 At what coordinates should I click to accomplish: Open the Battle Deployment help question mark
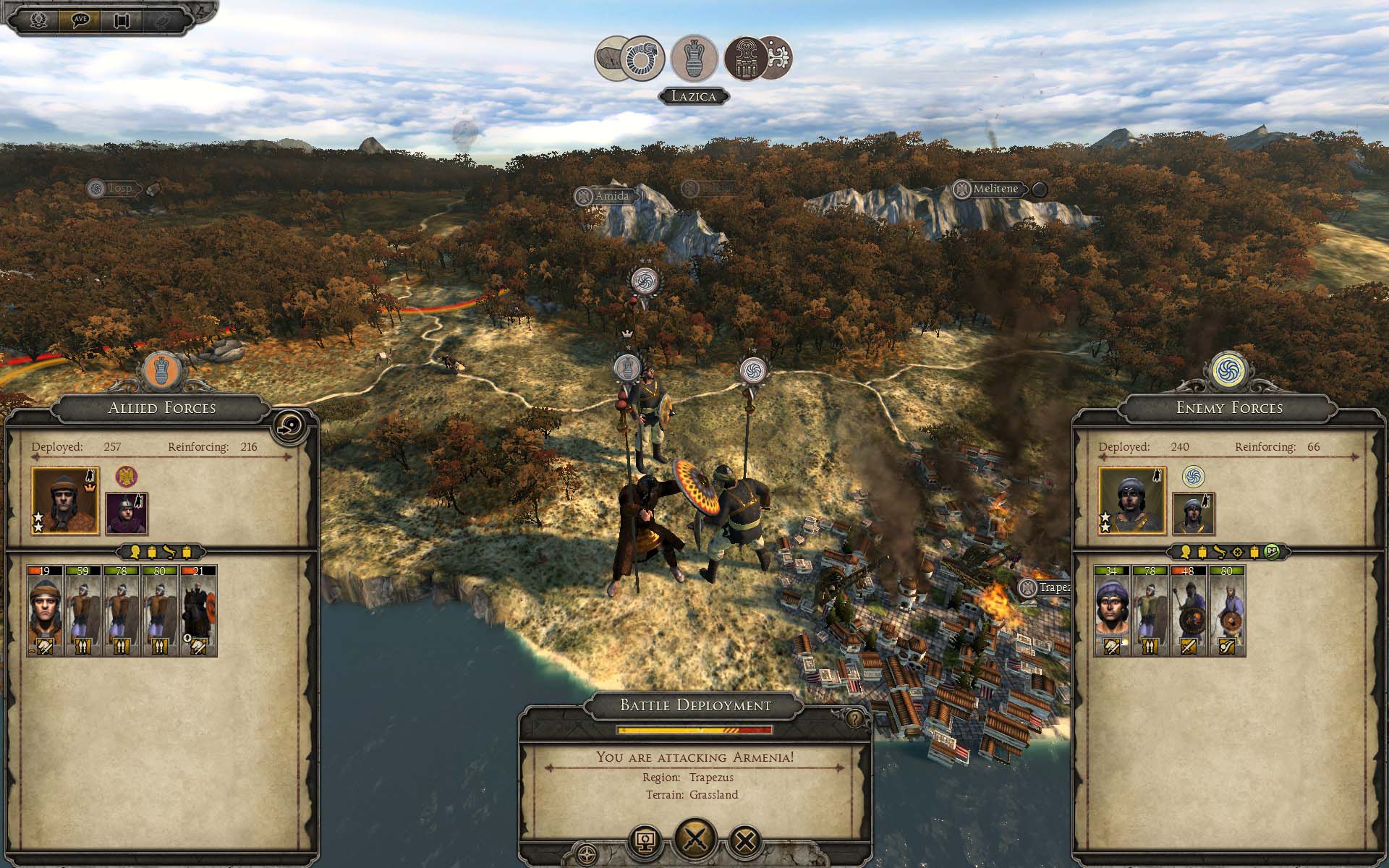click(x=855, y=718)
